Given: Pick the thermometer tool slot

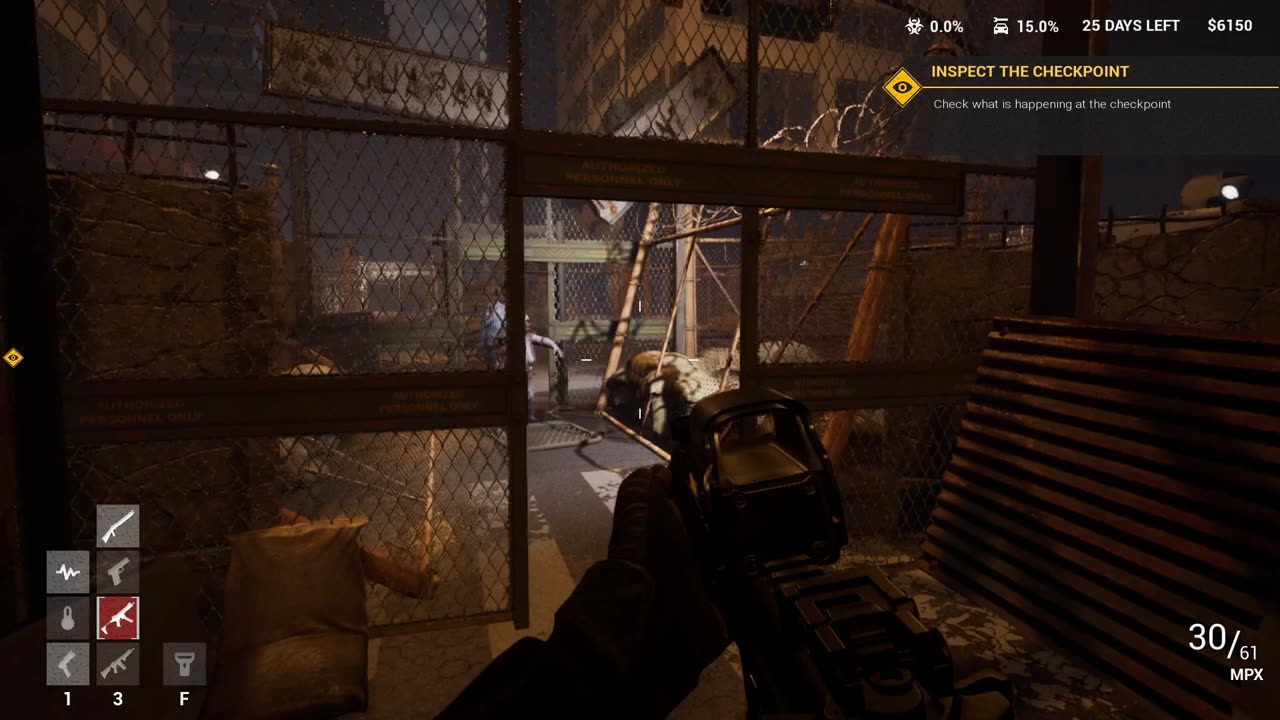Looking at the screenshot, I should (68, 618).
